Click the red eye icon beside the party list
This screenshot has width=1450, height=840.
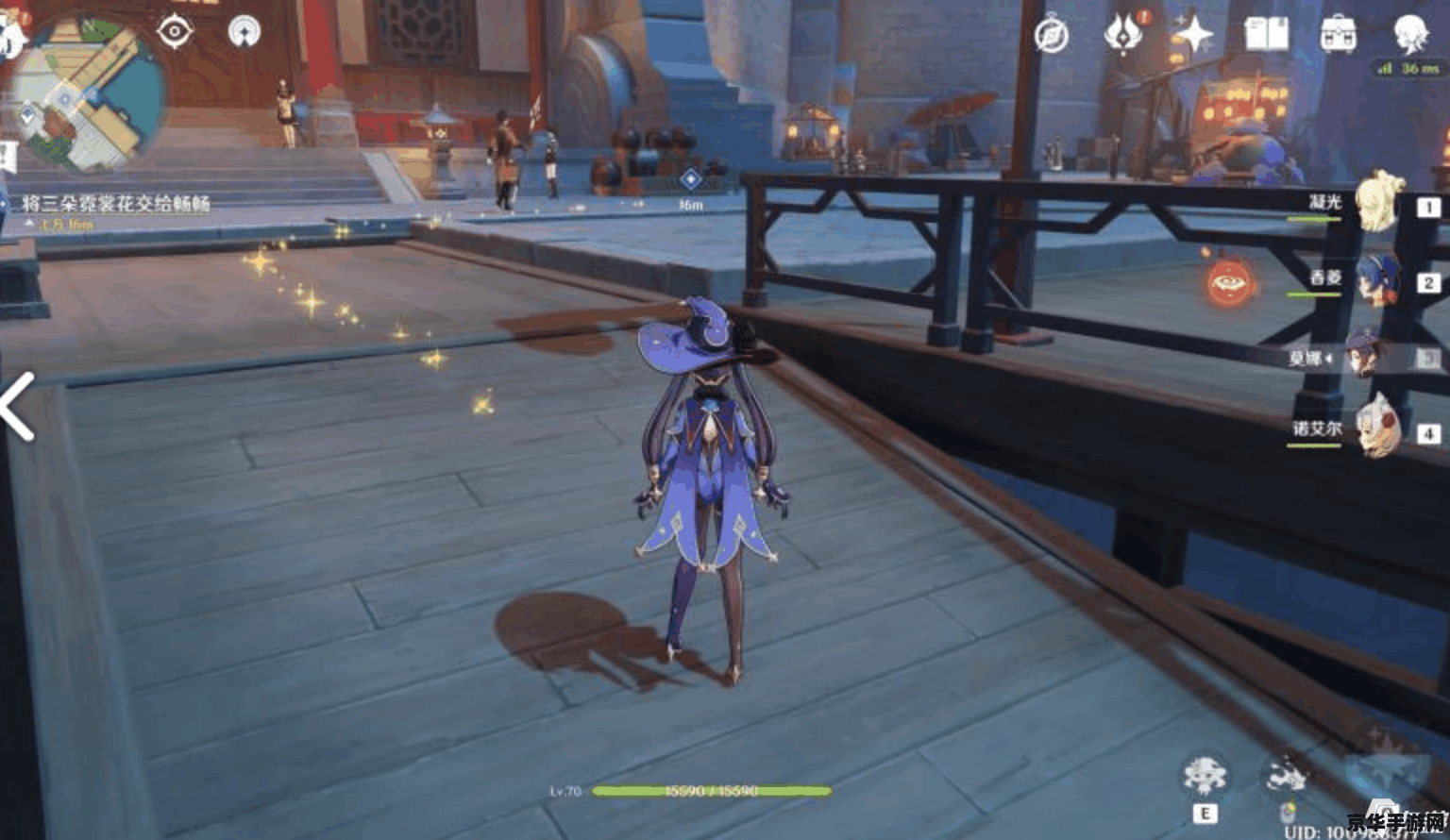click(x=1230, y=281)
